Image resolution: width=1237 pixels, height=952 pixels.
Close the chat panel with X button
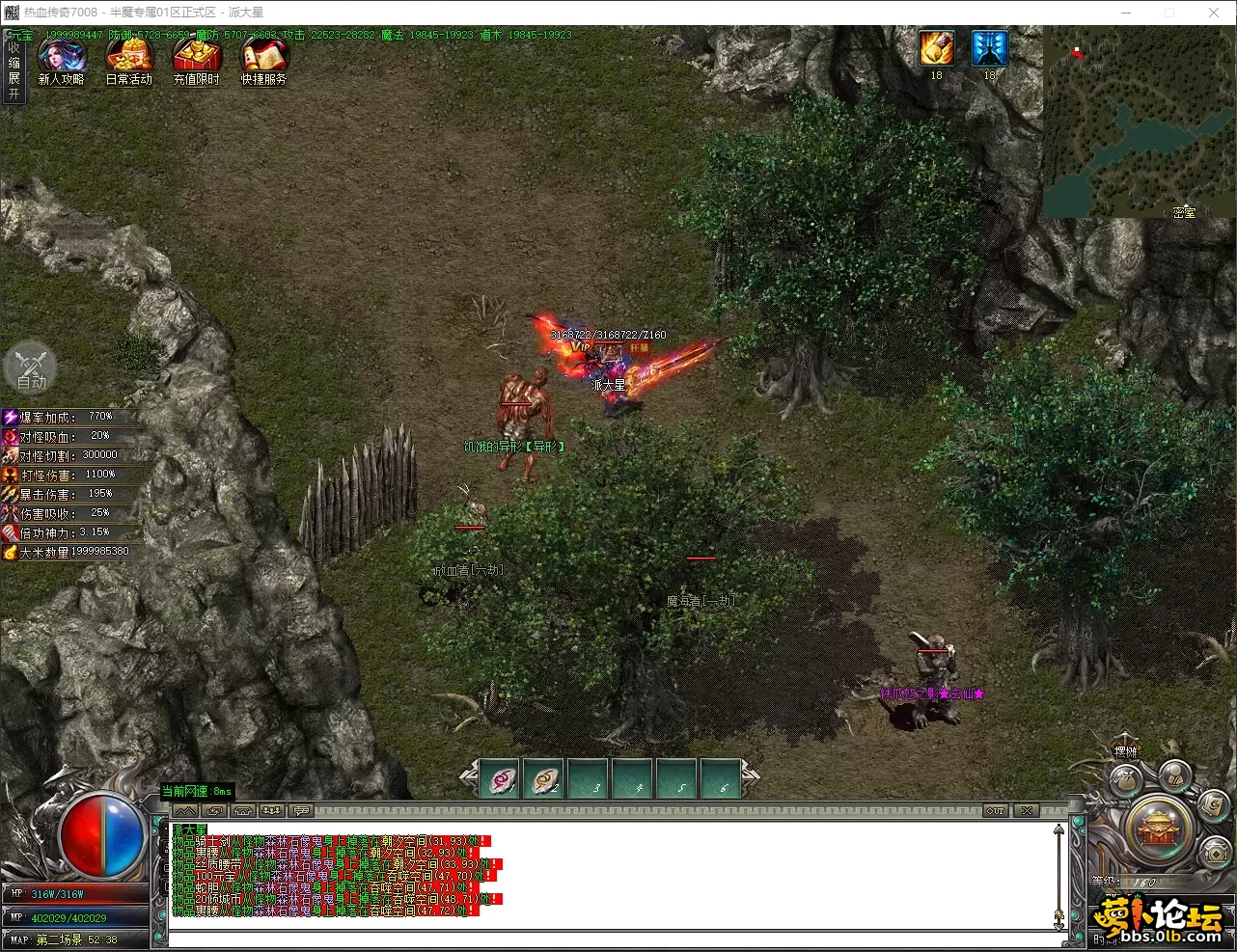click(x=1028, y=811)
